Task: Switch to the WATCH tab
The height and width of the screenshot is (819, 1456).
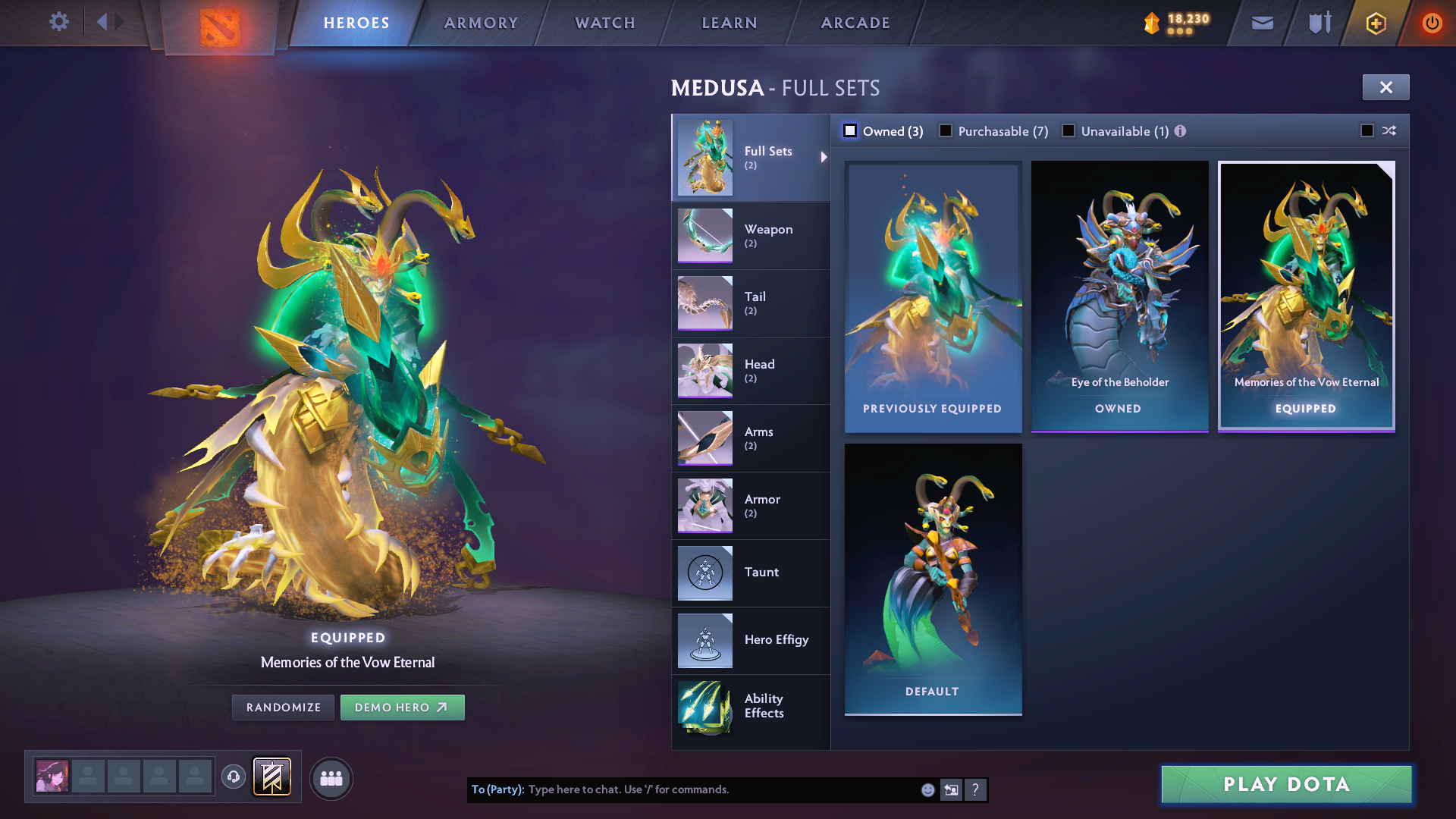Action: click(604, 23)
